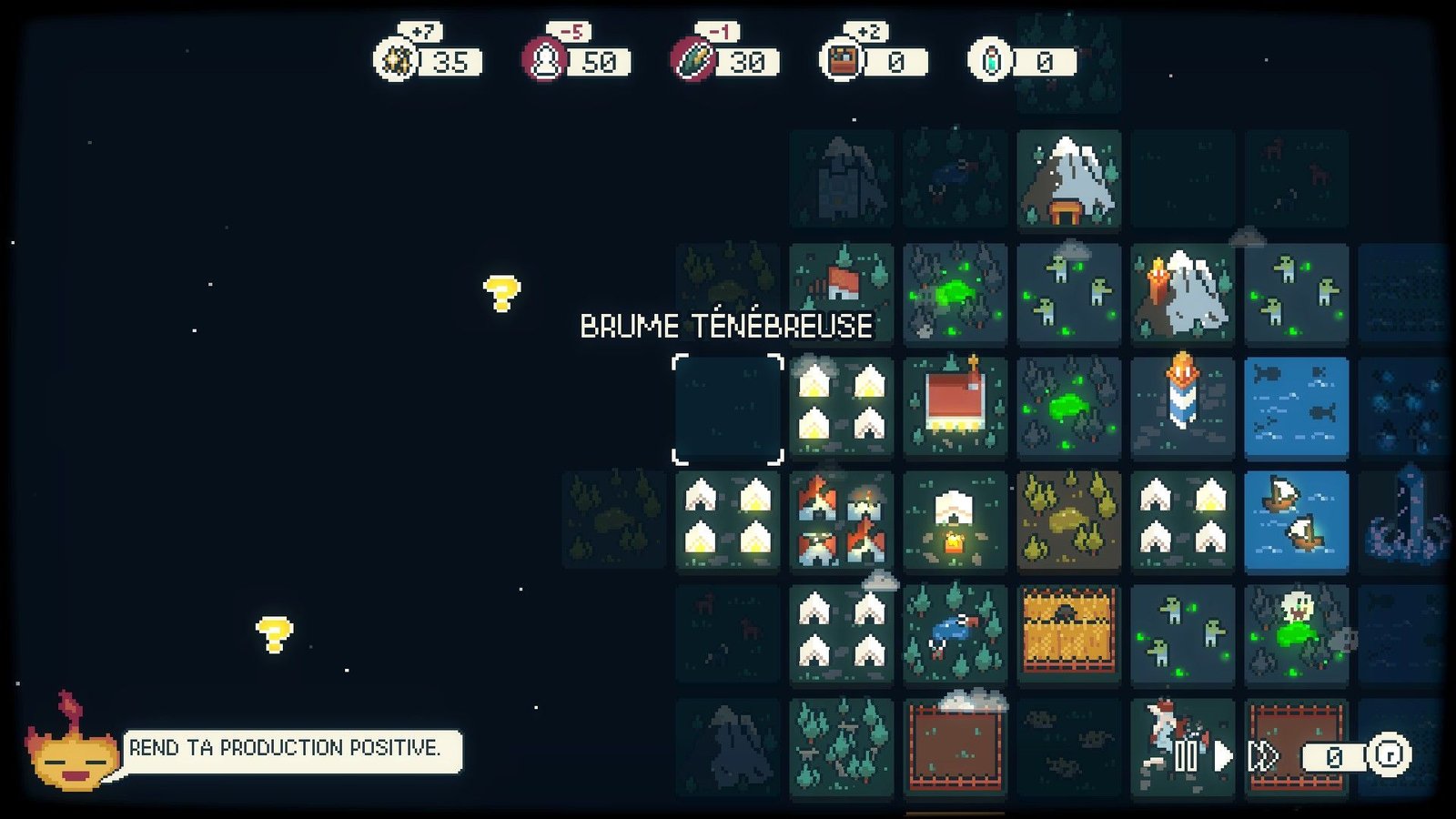This screenshot has height=819, width=1456.
Task: Select the burning village tile
Action: click(841, 521)
